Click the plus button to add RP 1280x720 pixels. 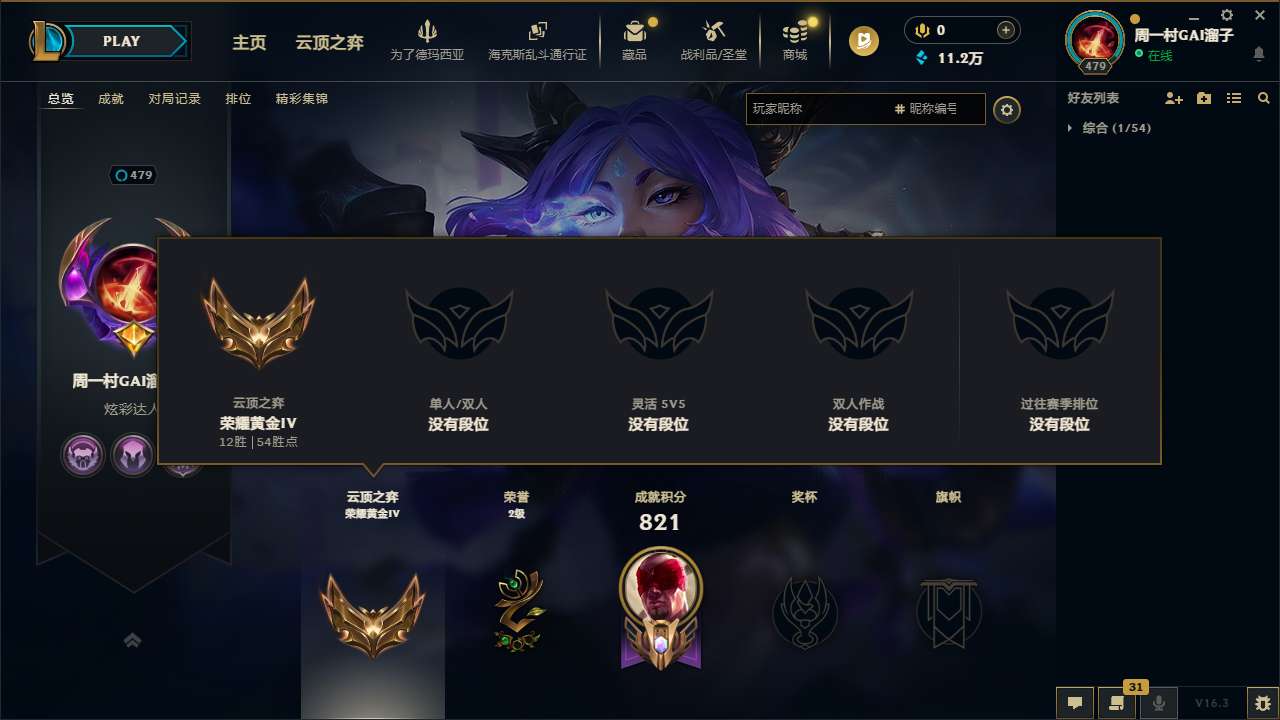(1004, 30)
